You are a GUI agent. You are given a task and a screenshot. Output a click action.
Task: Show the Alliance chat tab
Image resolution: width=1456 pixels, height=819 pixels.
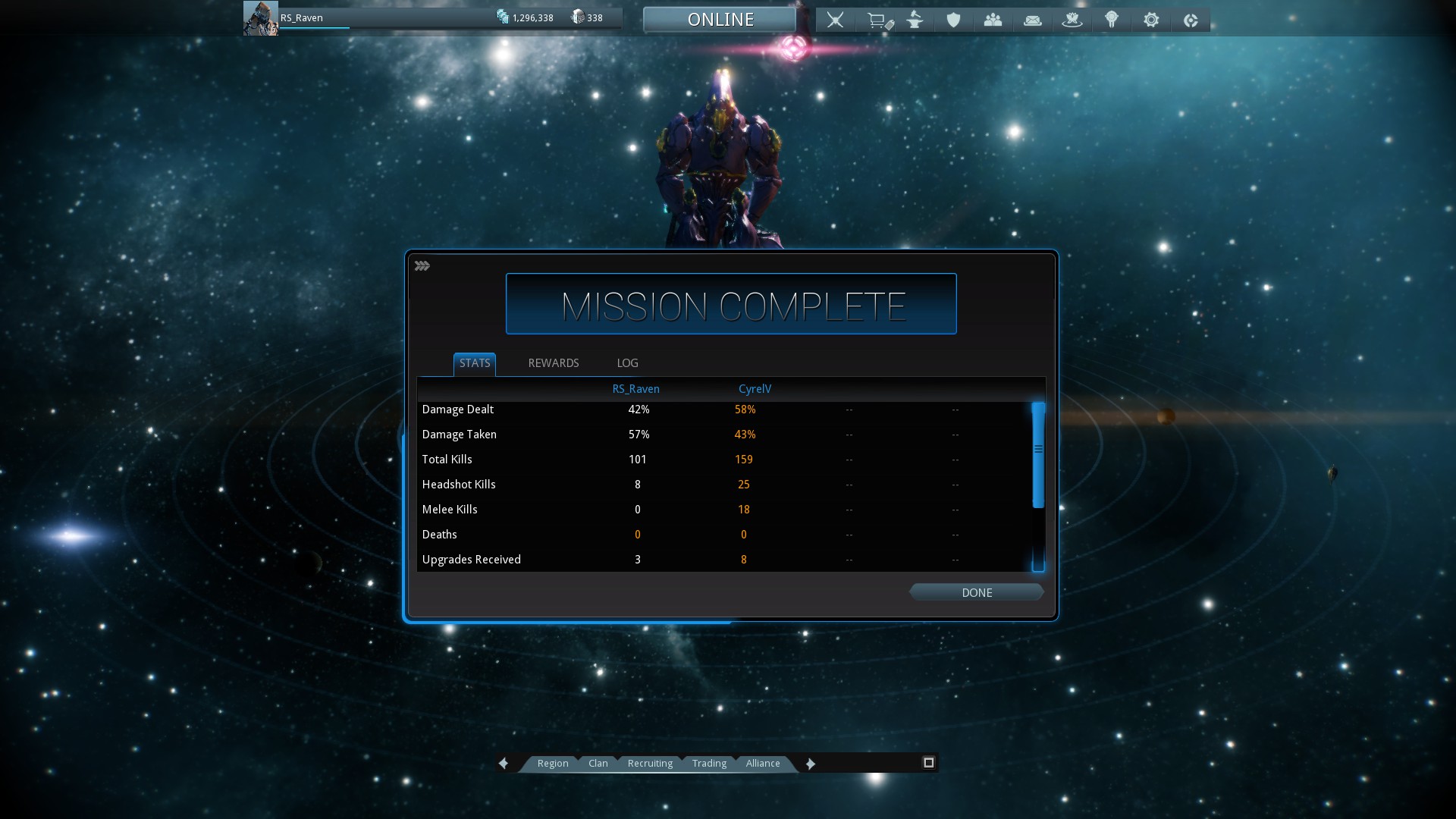[762, 764]
